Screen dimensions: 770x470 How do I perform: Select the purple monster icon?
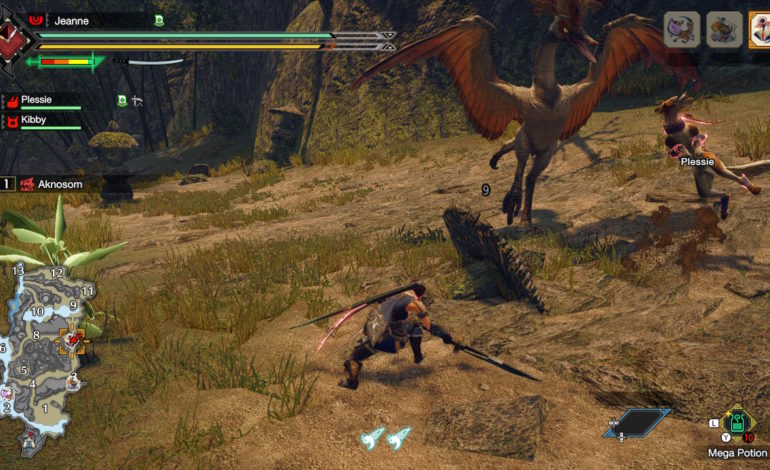coord(681,29)
